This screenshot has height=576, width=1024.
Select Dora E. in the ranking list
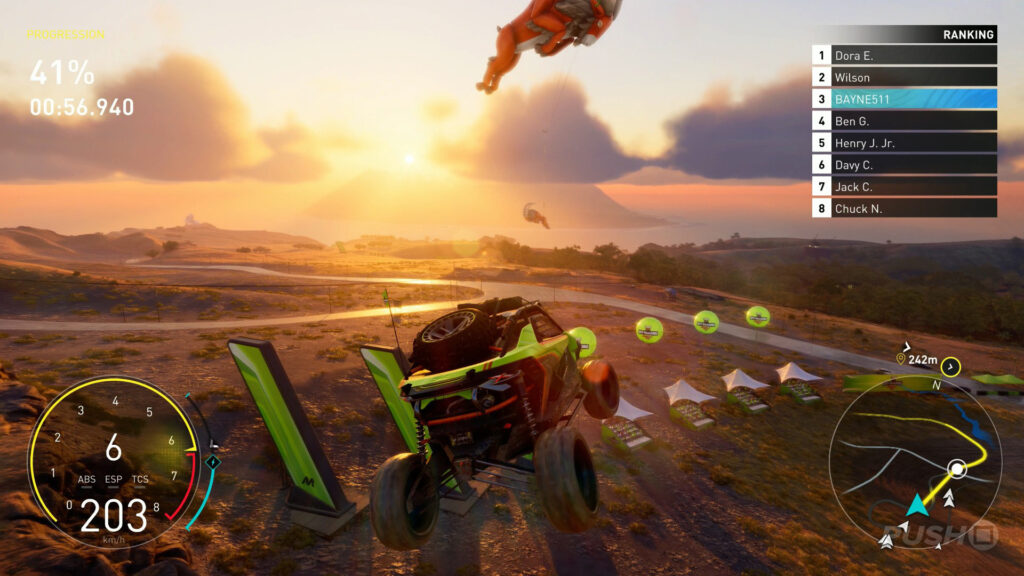(x=904, y=56)
